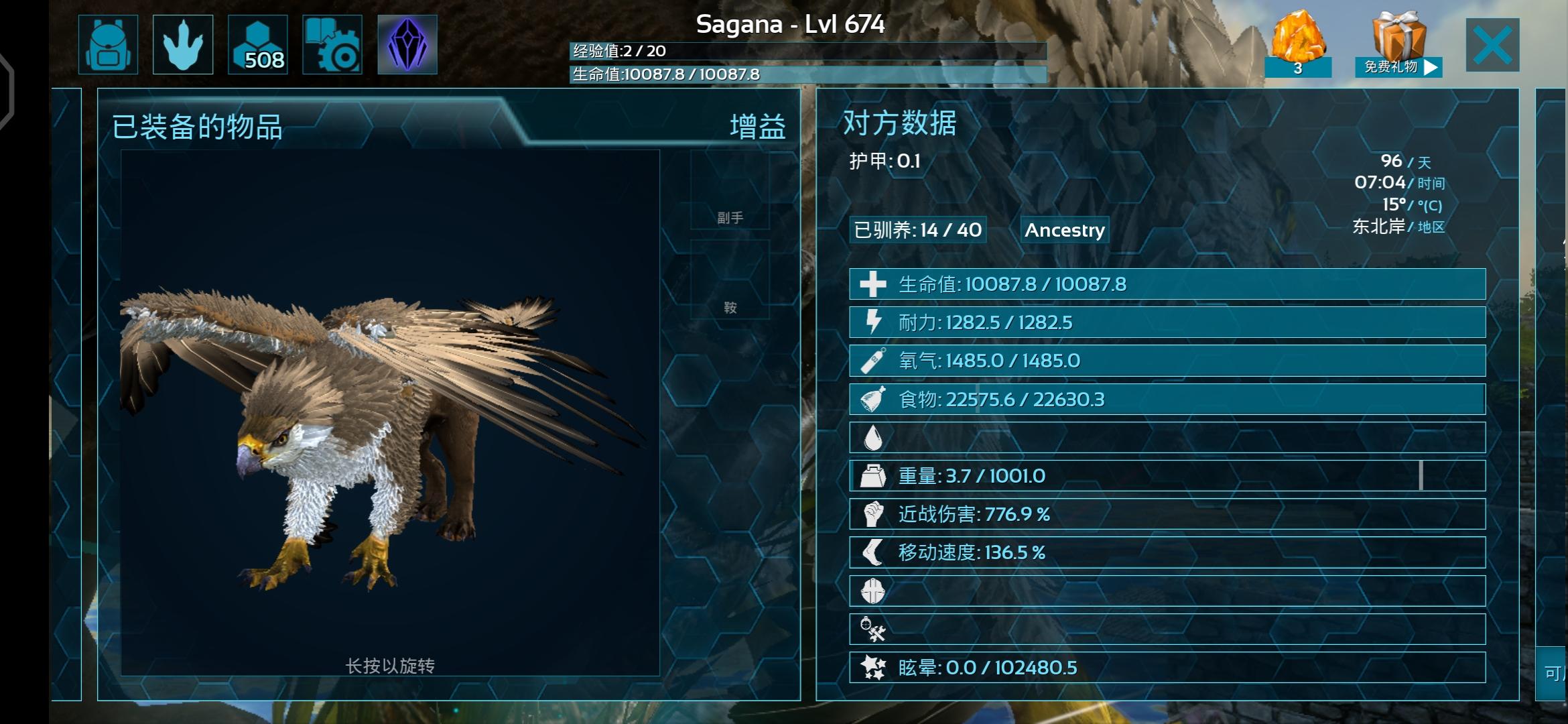Select the stamina stat row

[x=1167, y=322]
